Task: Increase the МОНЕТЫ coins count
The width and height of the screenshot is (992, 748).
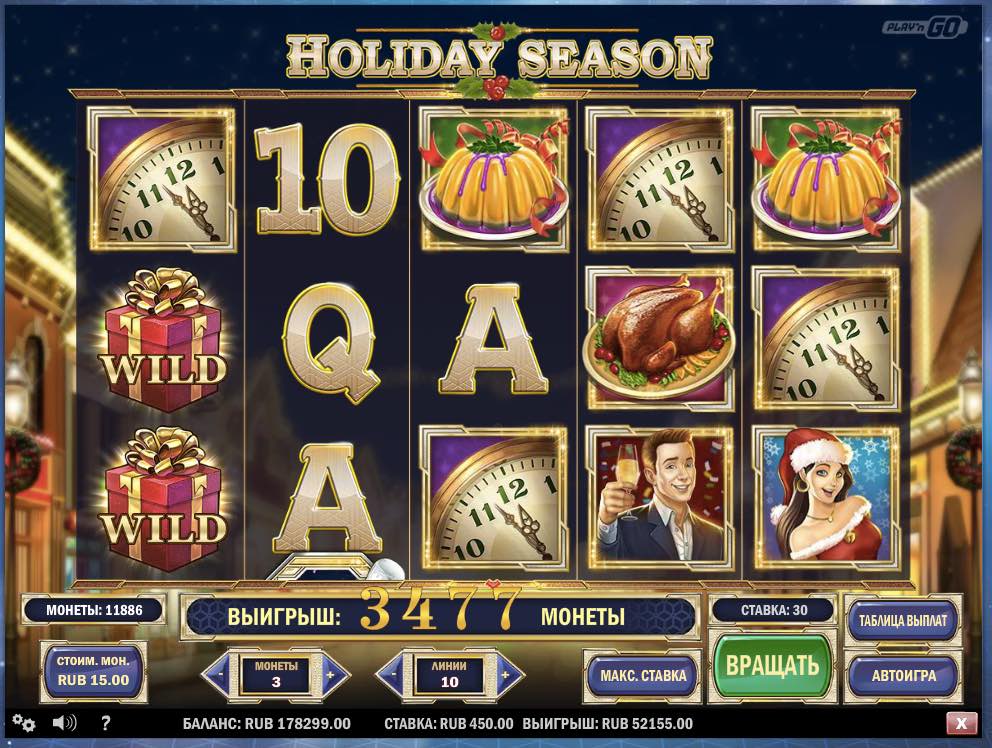Action: (335, 675)
